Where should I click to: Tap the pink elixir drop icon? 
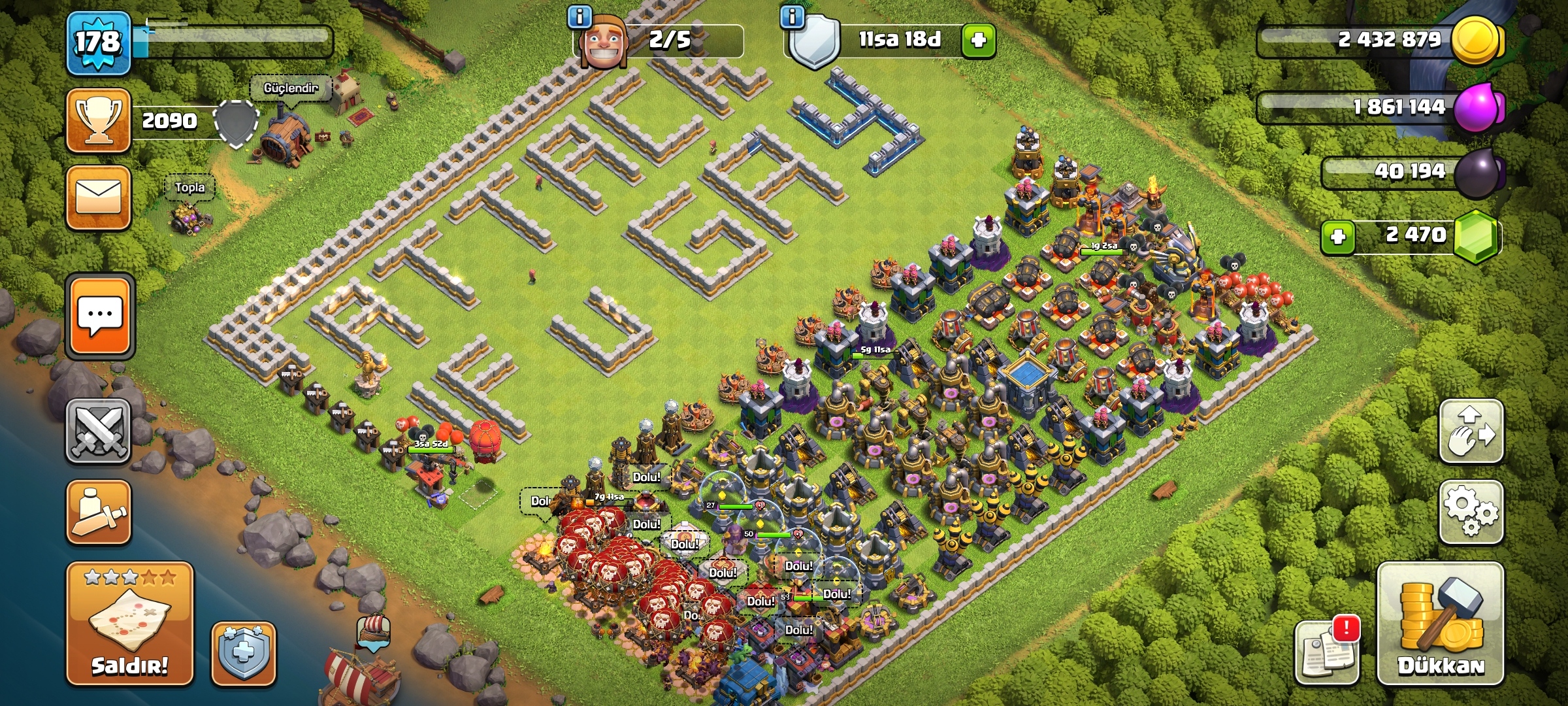point(1478,107)
